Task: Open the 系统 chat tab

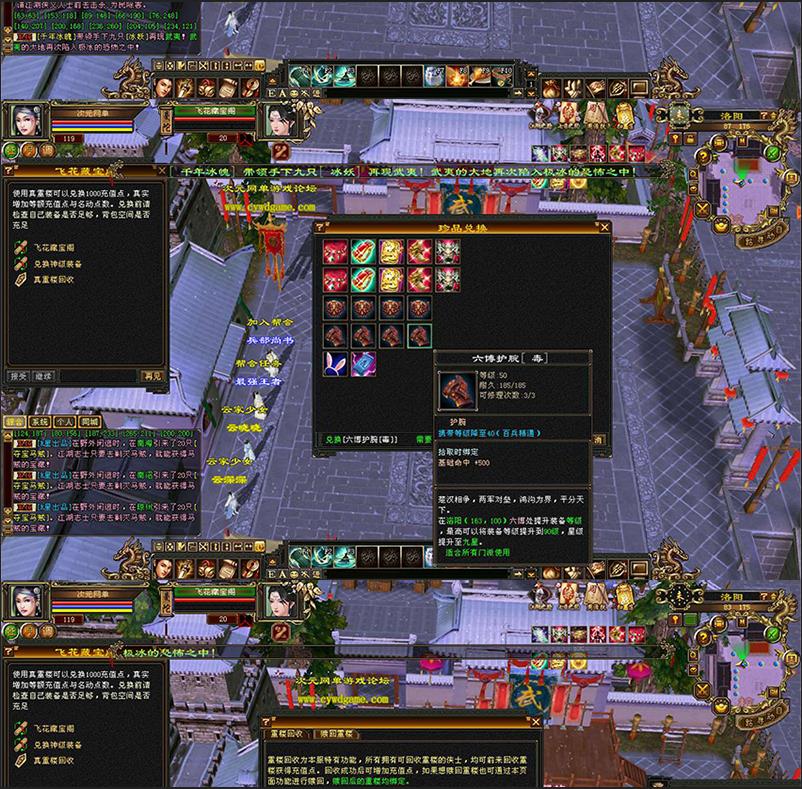Action: coord(39,423)
